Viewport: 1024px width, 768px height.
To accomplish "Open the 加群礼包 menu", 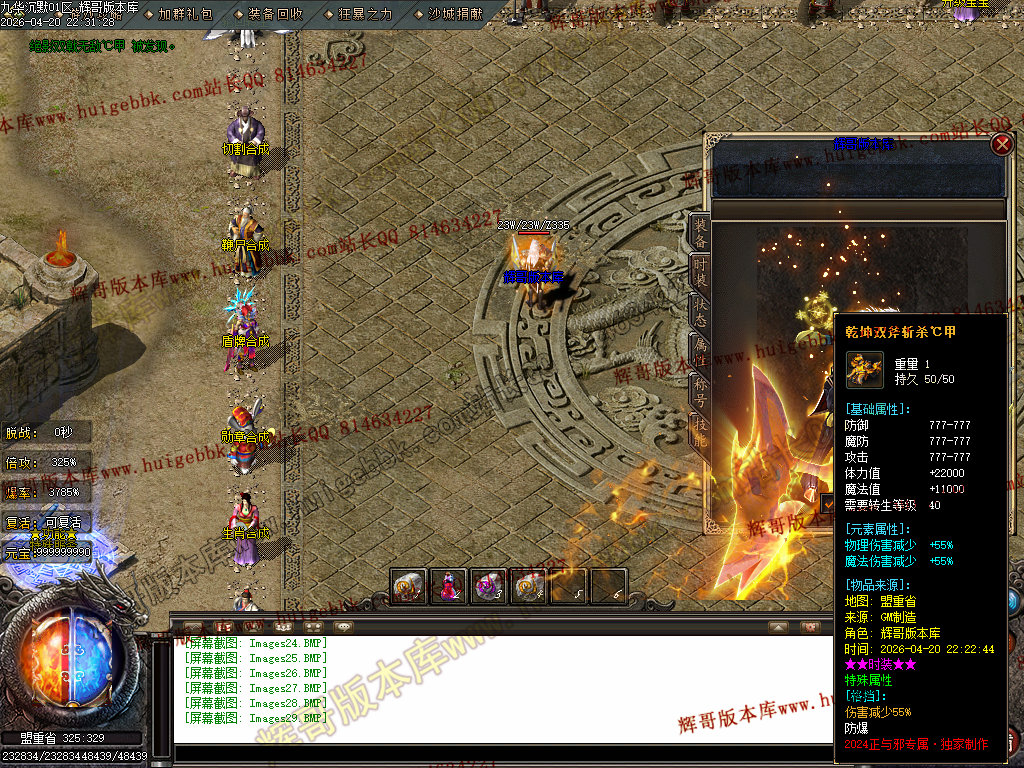I will [x=185, y=14].
